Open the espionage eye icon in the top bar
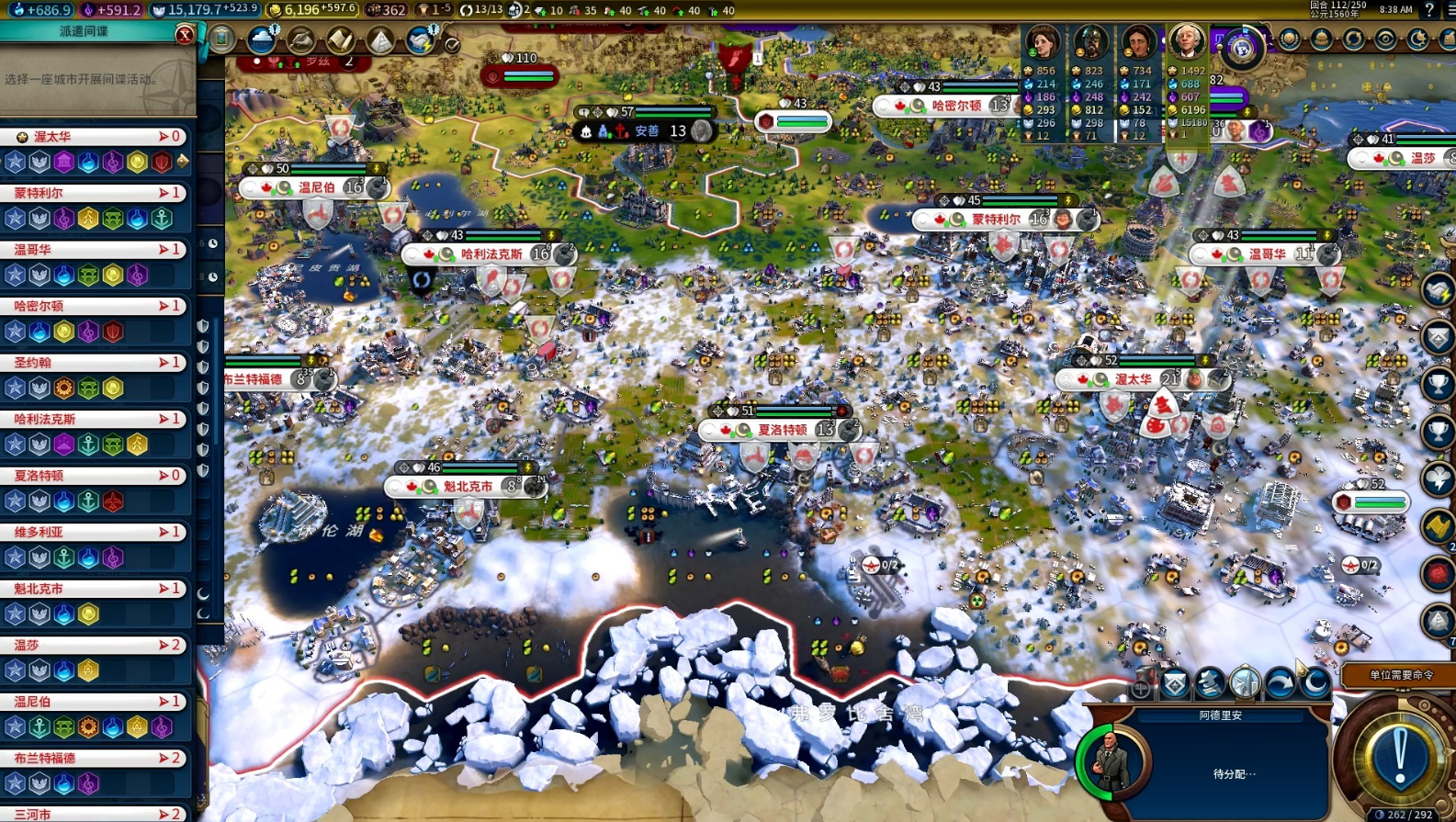 tap(1385, 39)
